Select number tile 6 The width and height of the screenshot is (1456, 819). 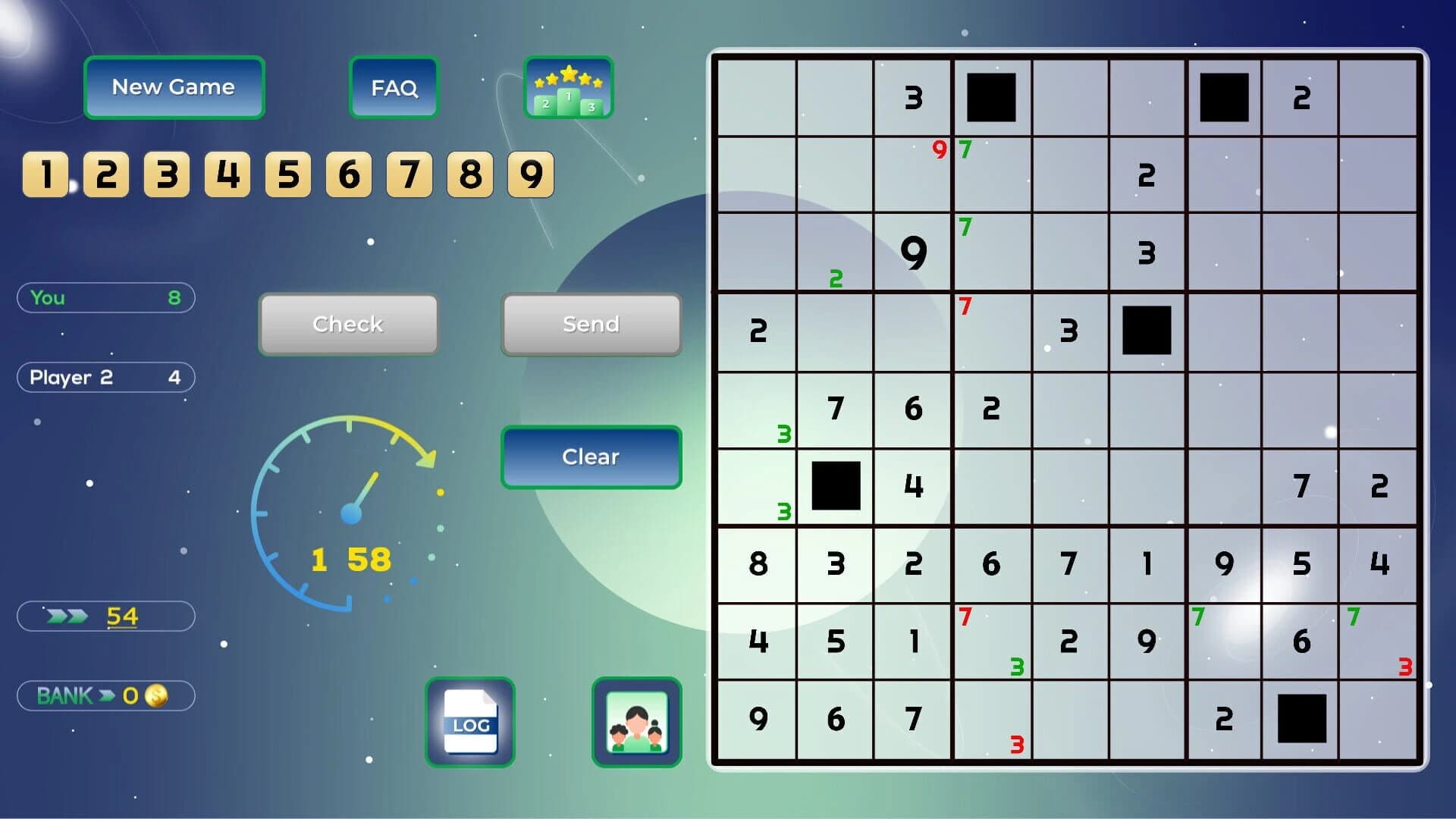347,174
